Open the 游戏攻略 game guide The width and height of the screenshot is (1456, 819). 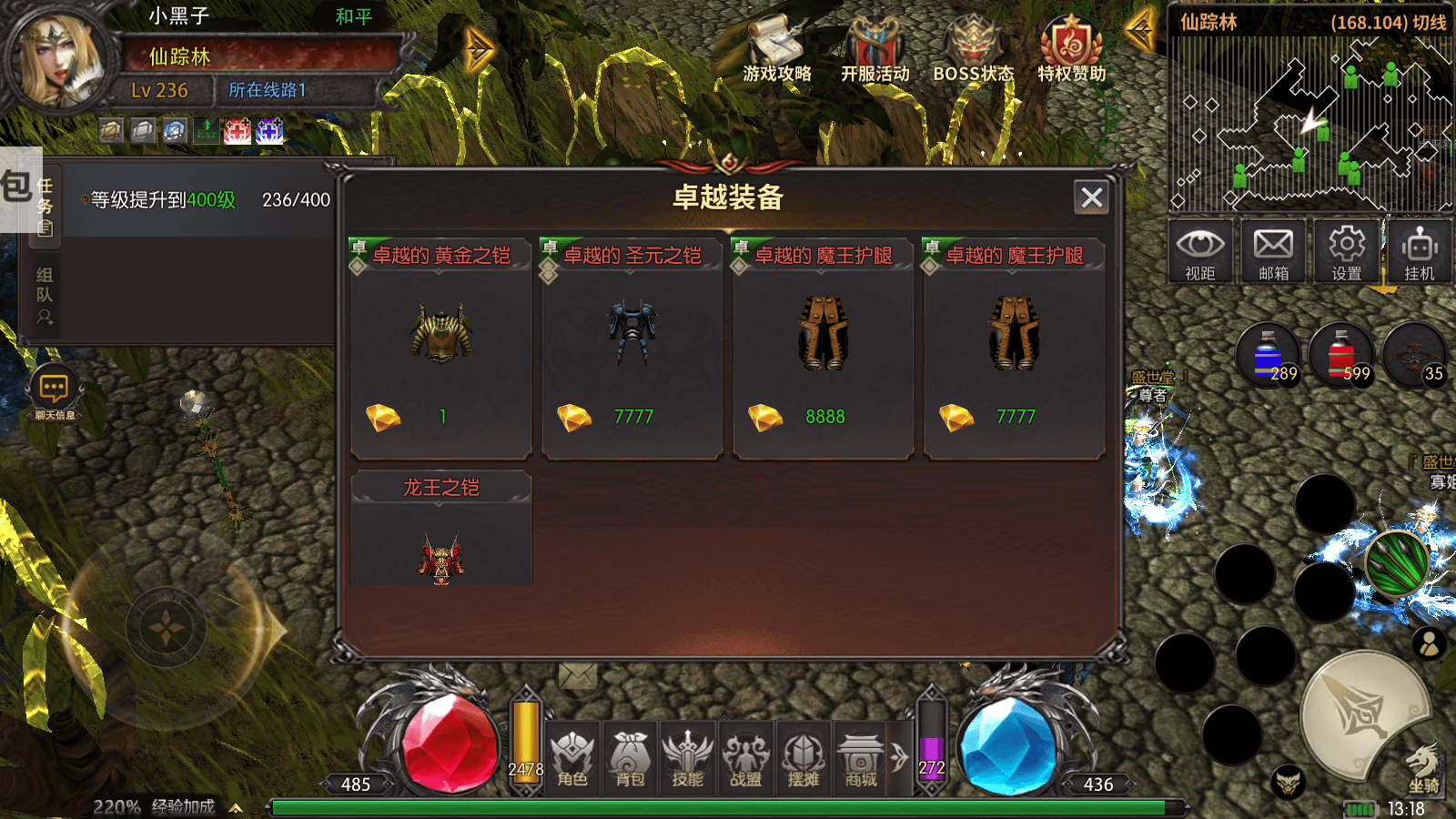pyautogui.click(x=776, y=48)
